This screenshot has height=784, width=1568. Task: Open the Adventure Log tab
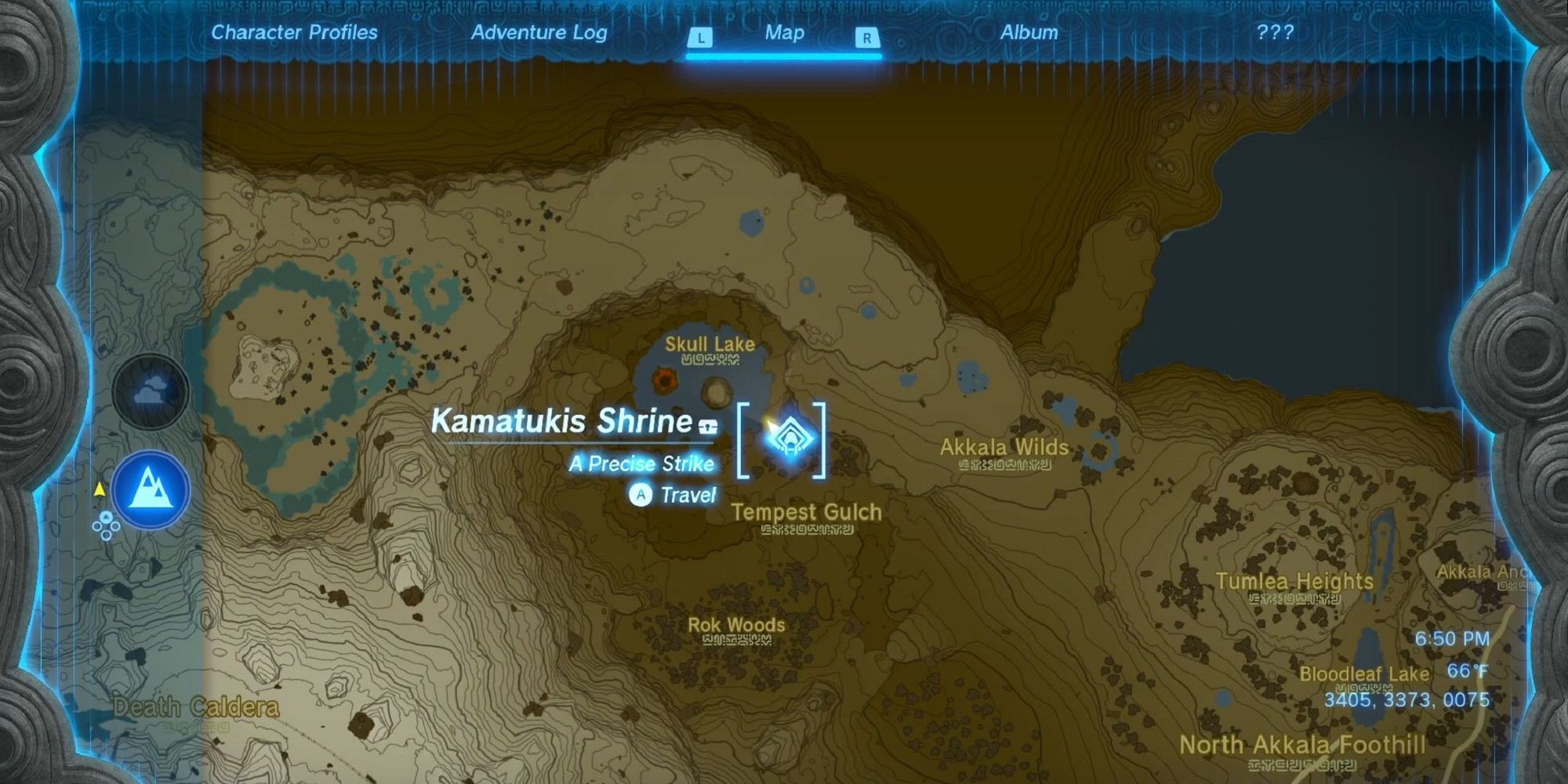(539, 33)
